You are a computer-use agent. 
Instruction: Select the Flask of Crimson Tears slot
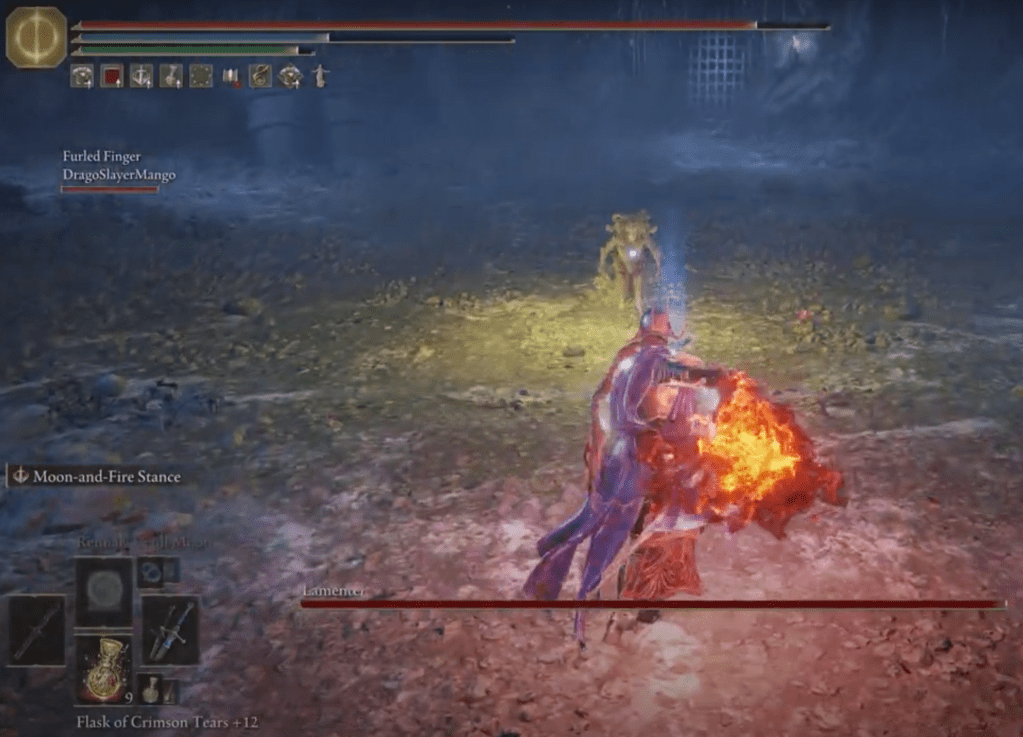[103, 667]
